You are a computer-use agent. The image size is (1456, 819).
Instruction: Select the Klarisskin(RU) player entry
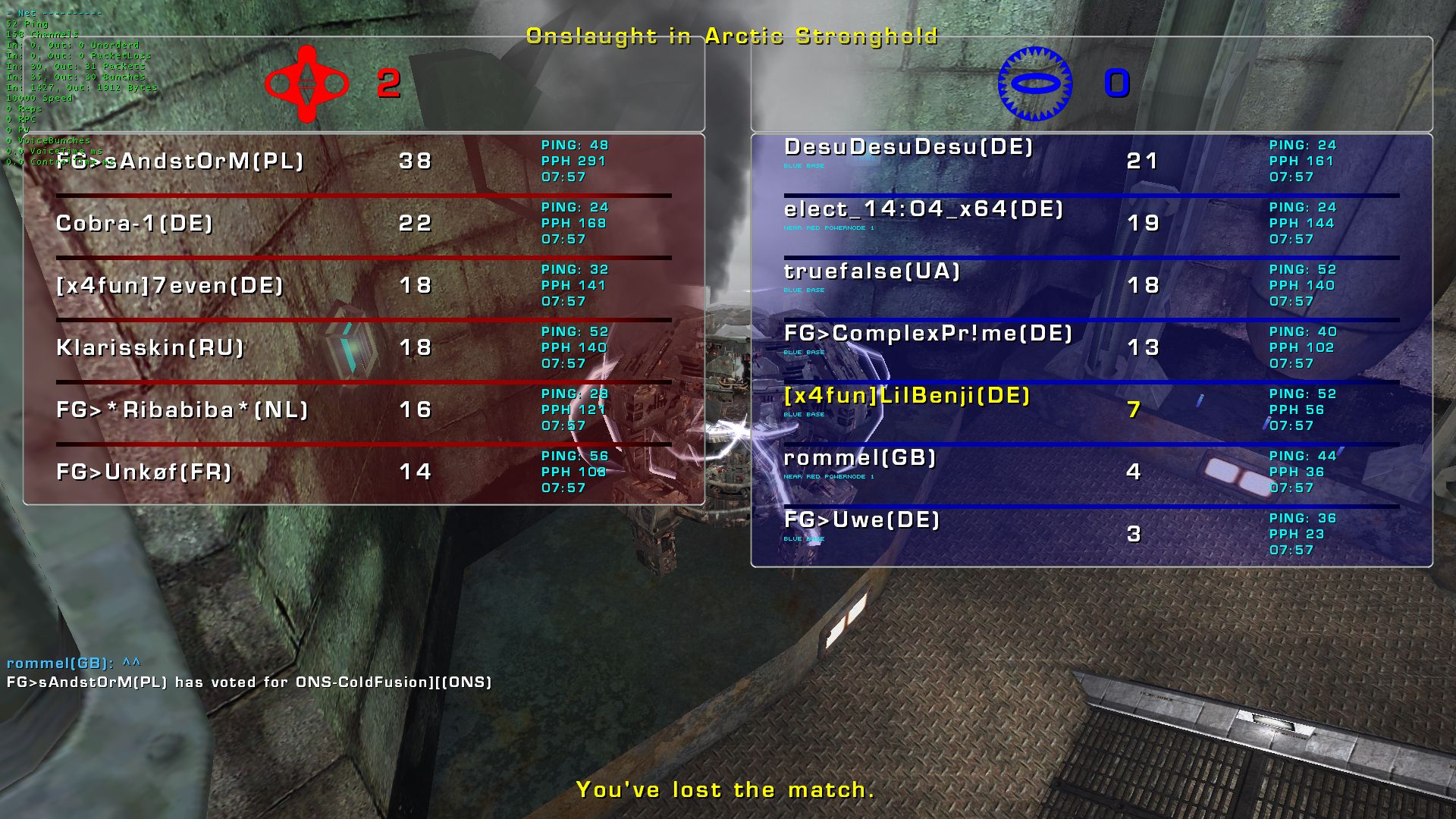(150, 348)
